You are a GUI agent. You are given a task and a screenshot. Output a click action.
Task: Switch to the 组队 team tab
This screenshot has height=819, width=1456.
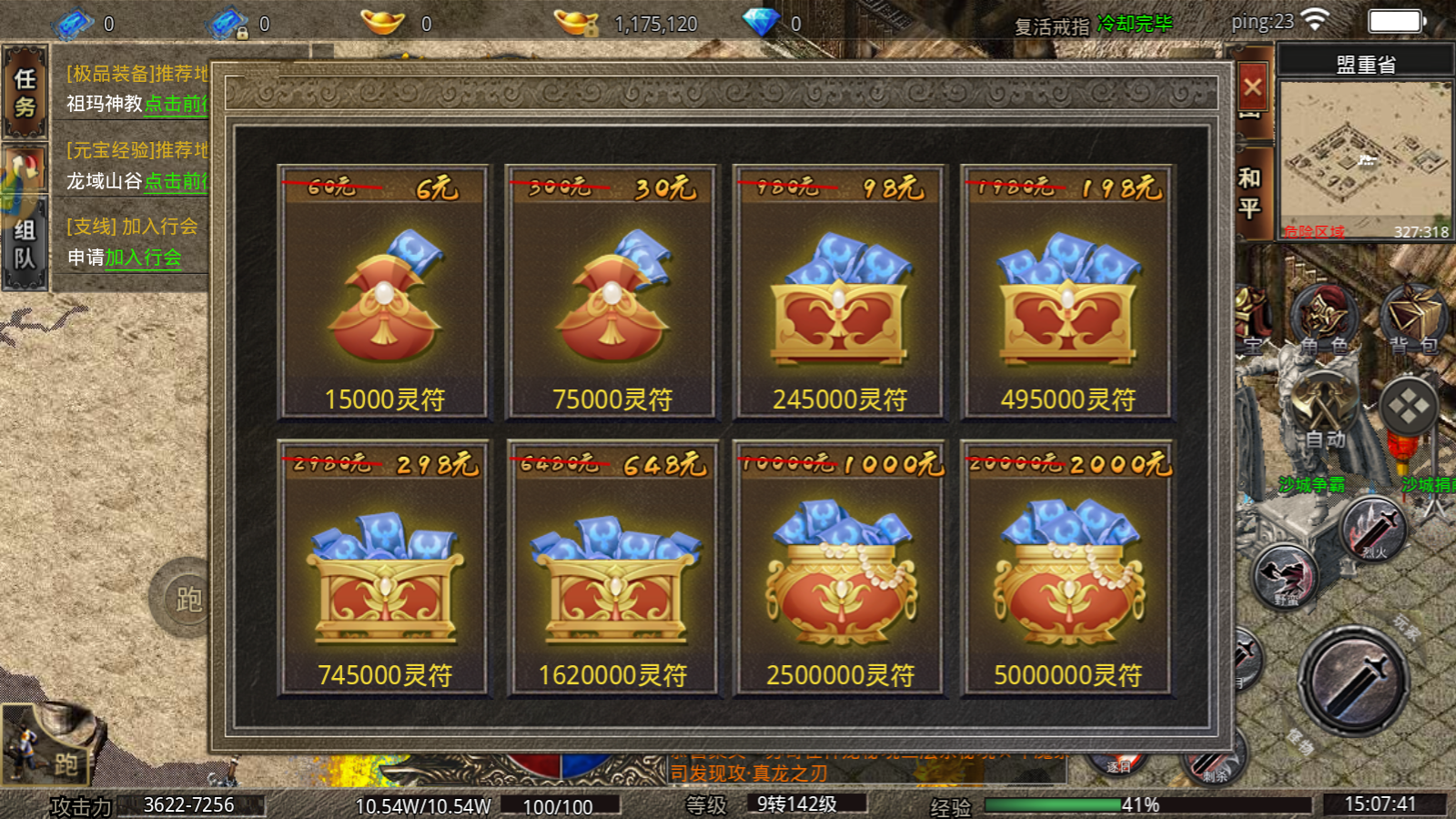pyautogui.click(x=25, y=244)
